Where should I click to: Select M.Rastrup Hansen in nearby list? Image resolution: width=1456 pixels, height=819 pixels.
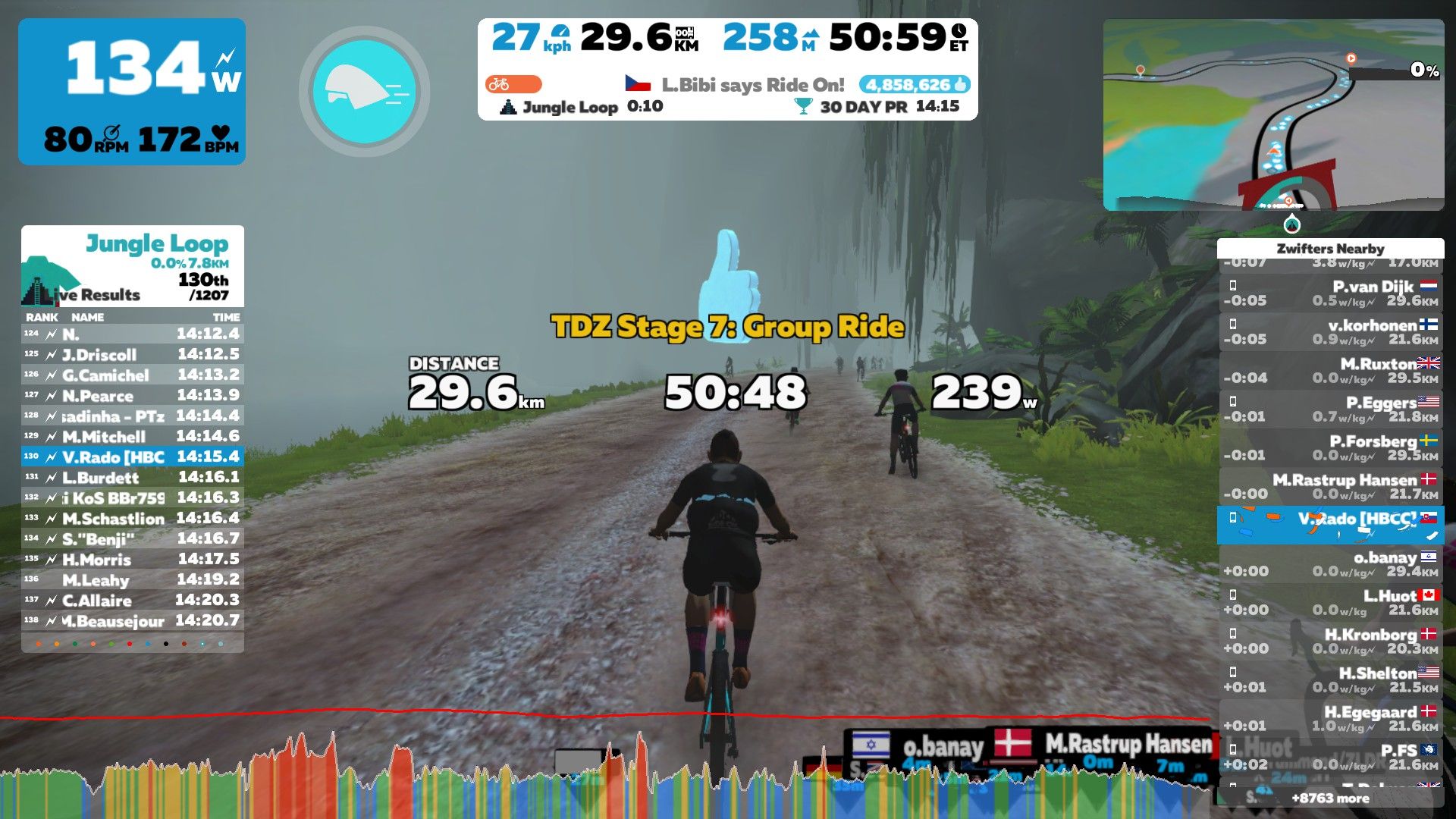1330,486
